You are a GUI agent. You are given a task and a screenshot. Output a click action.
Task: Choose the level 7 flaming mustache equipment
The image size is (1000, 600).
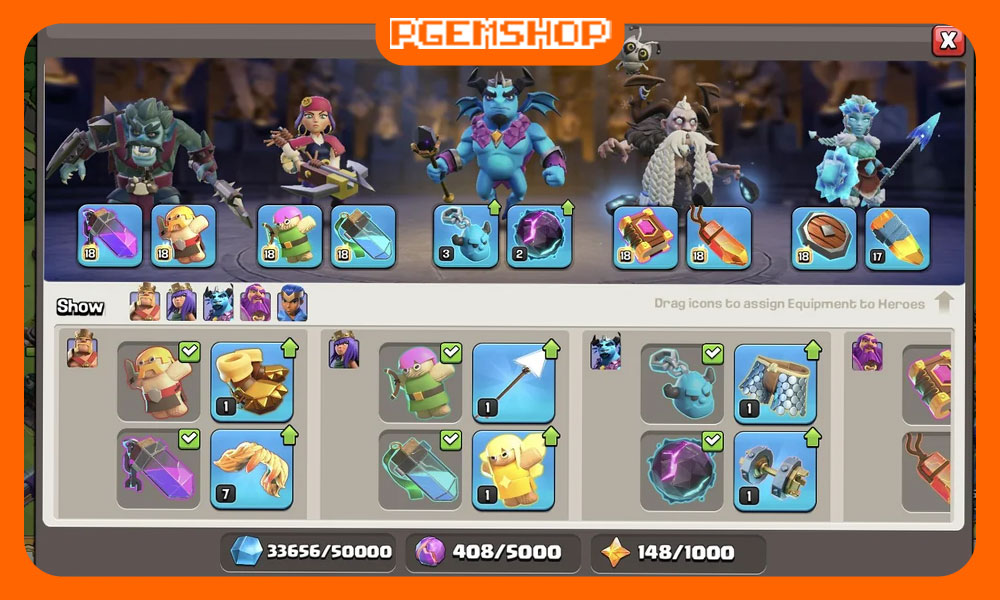(251, 469)
